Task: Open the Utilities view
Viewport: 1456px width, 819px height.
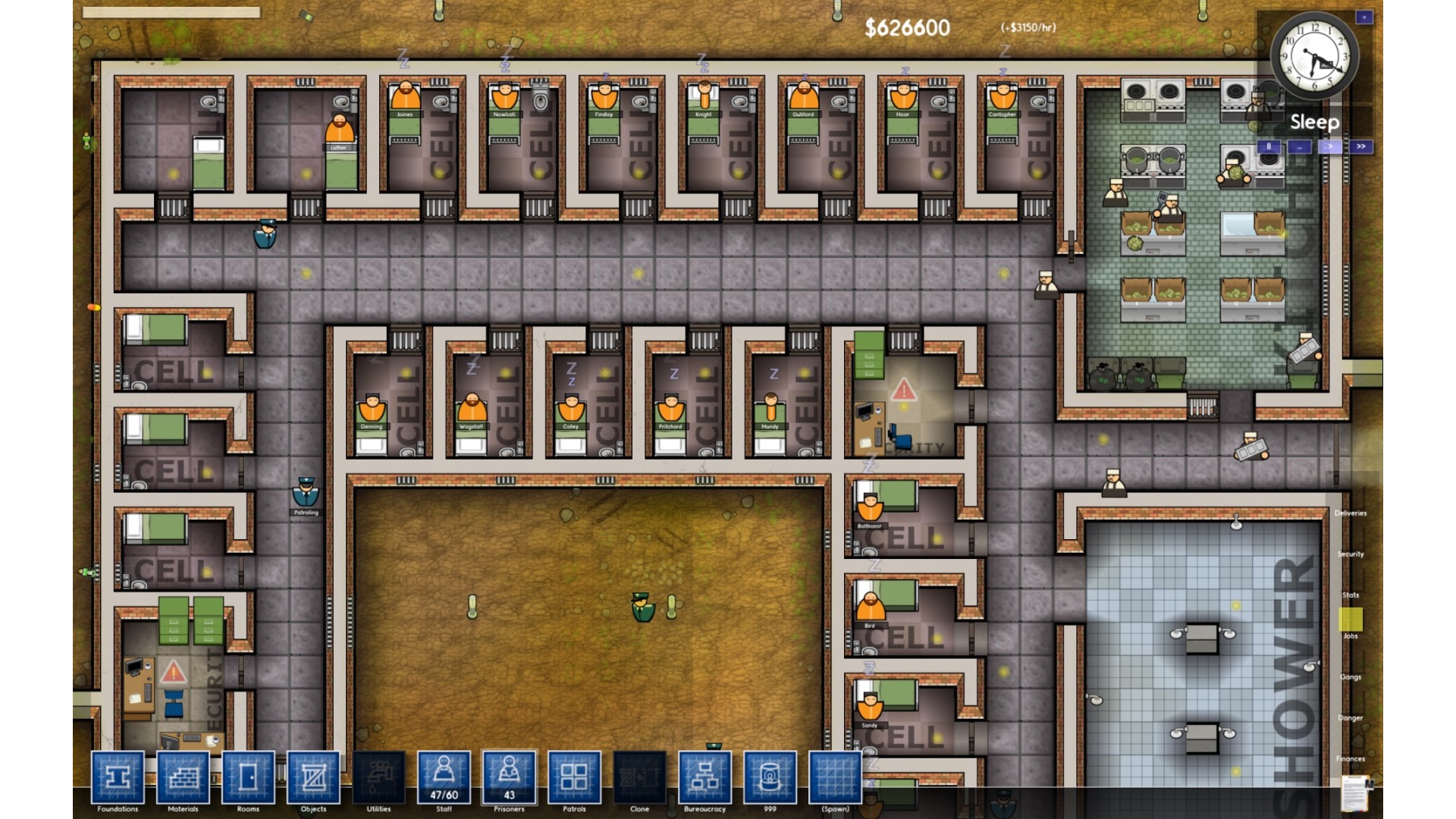Action: (x=378, y=777)
